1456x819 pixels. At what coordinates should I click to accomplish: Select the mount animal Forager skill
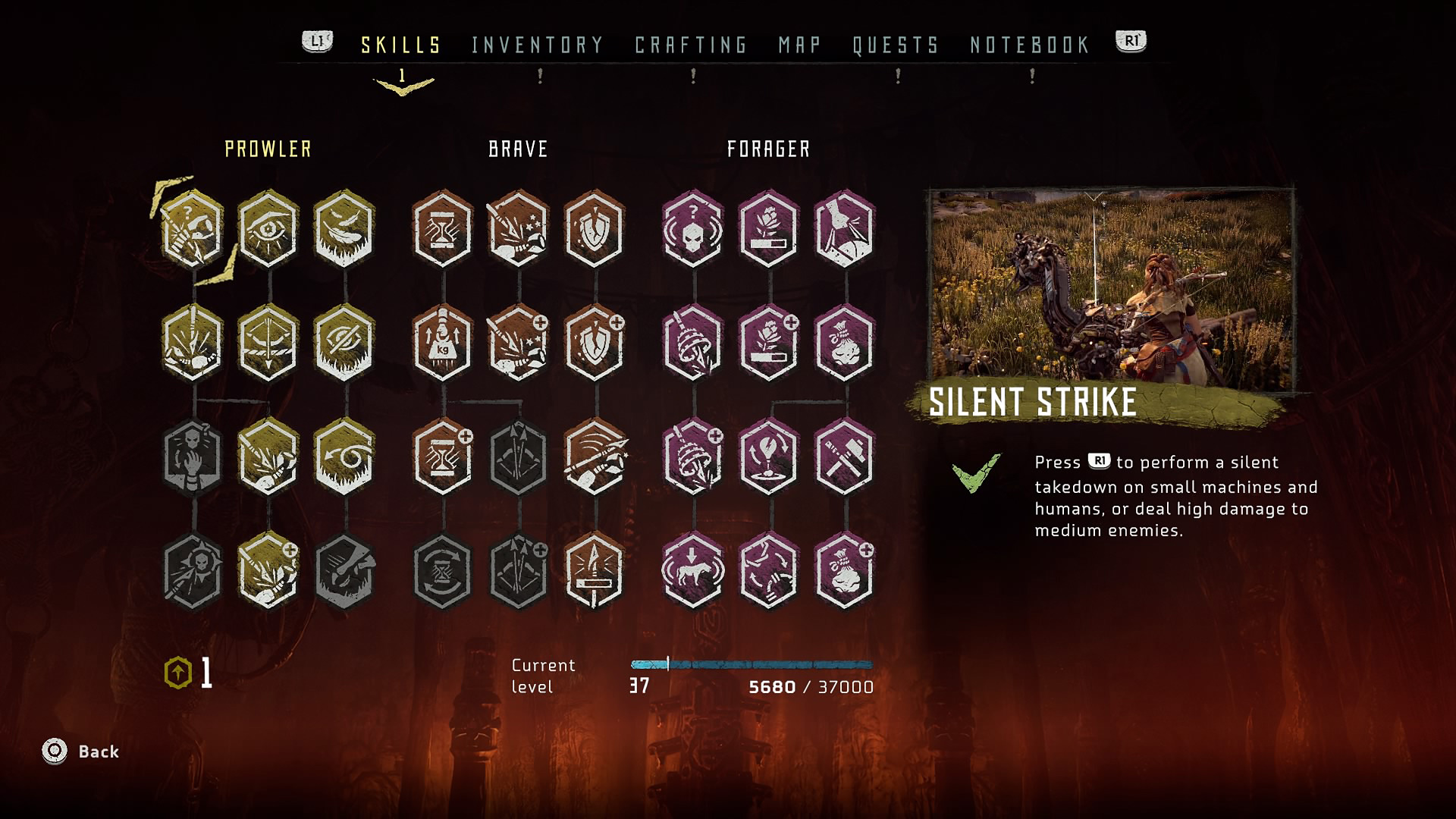[693, 571]
